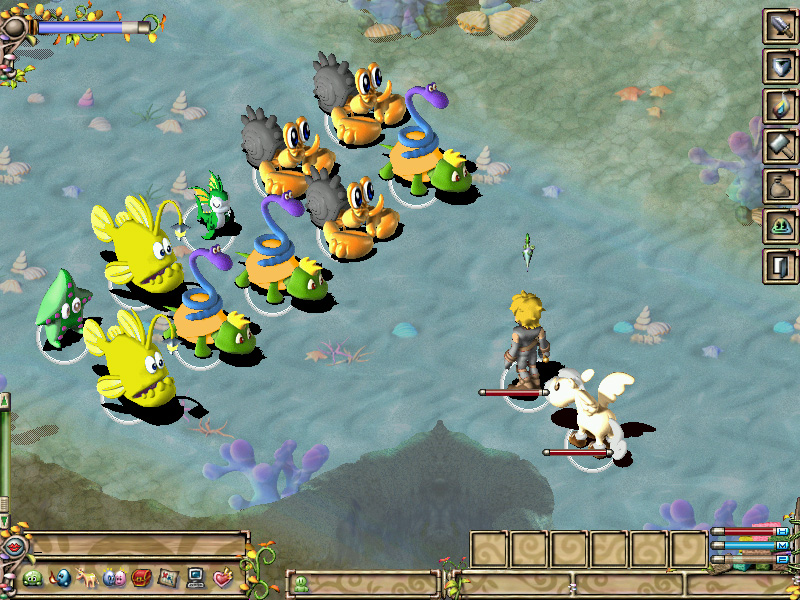
Task: Show the framed map picture
Action: click(168, 578)
